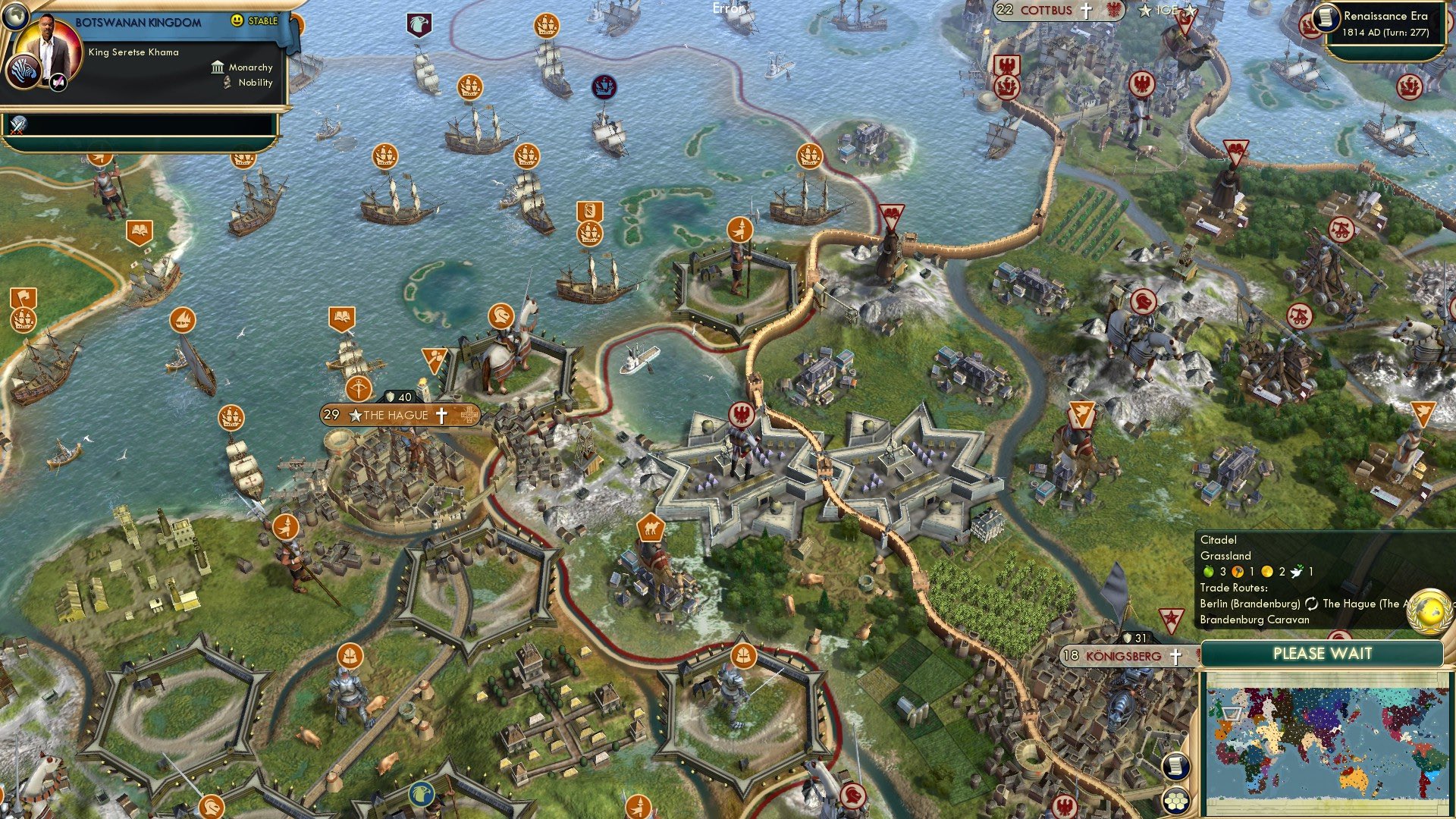Click the Nobility label in the leader panel
Viewport: 1456px width, 819px height.
click(x=255, y=83)
